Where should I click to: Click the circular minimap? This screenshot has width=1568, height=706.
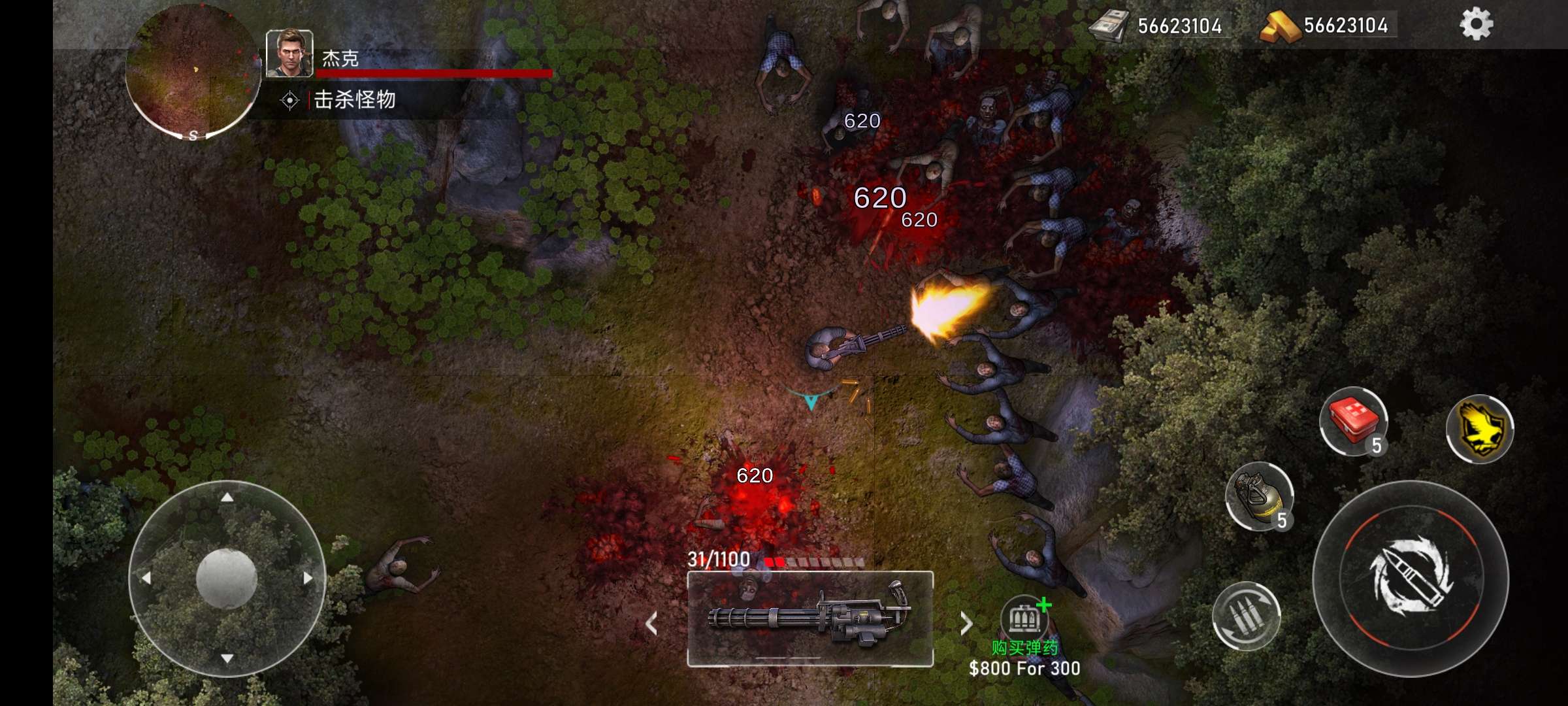tap(193, 71)
